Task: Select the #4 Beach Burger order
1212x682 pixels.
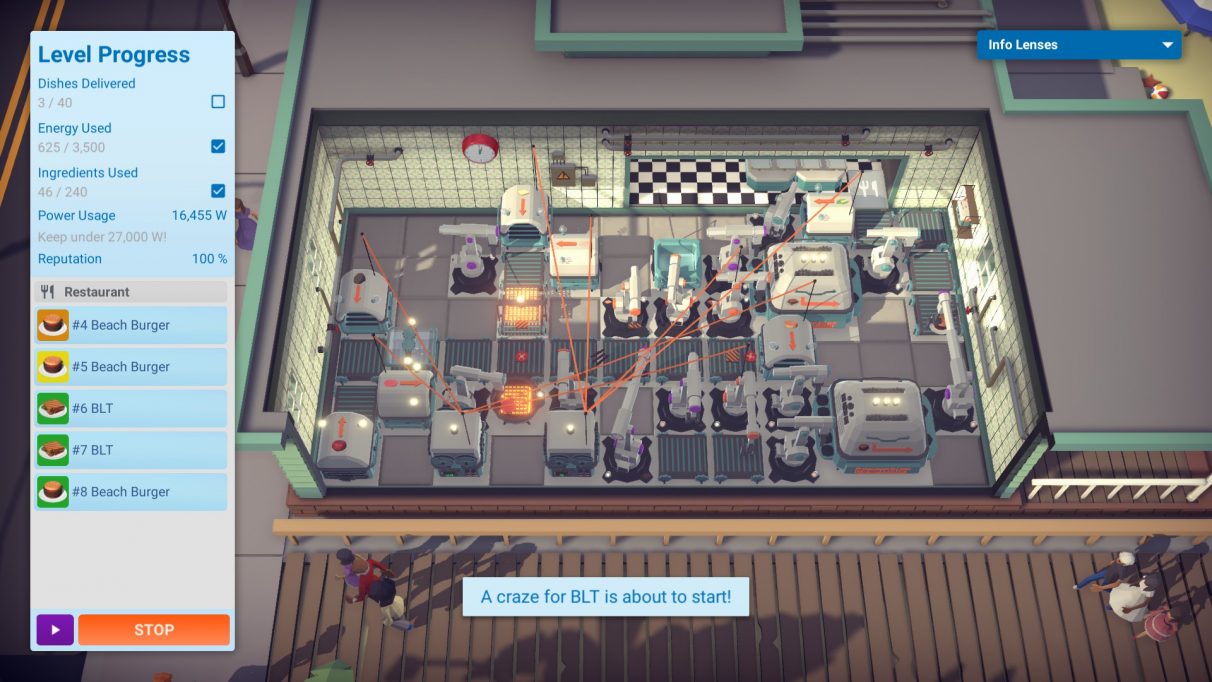Action: click(x=132, y=325)
